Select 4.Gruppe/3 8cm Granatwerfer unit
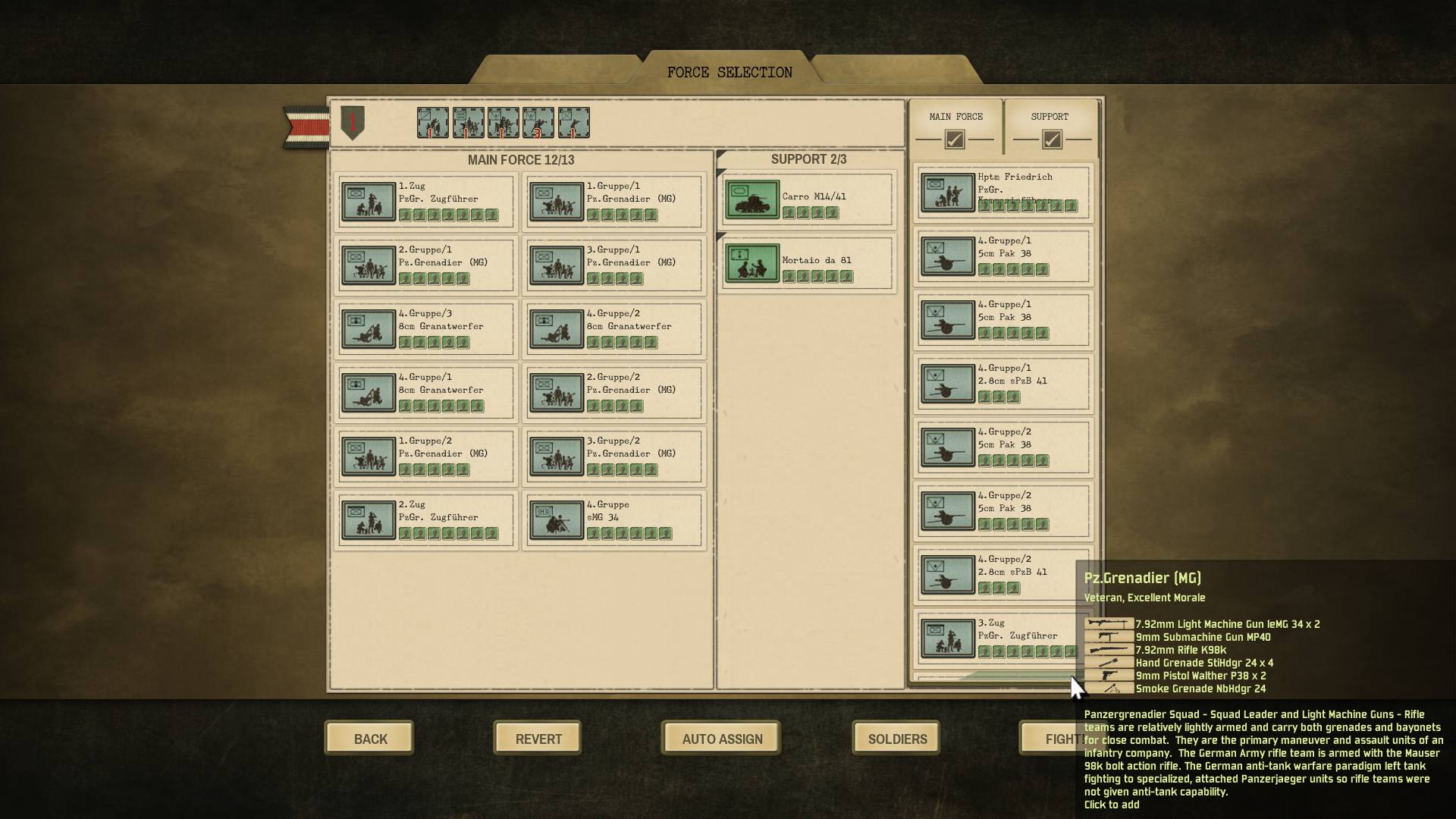This screenshot has height=819, width=1456. pyautogui.click(x=426, y=329)
